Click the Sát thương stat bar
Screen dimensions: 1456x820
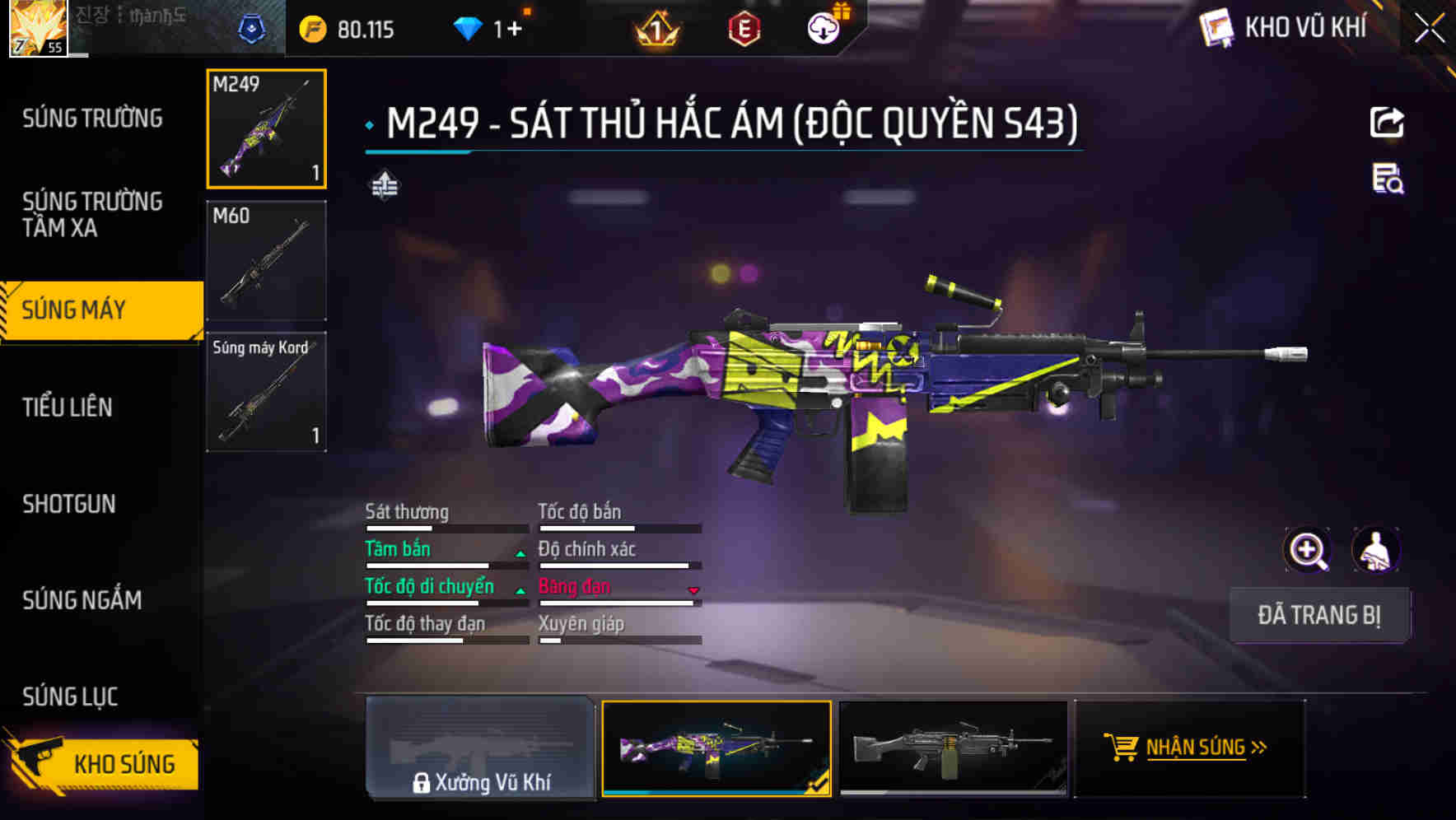(x=446, y=527)
